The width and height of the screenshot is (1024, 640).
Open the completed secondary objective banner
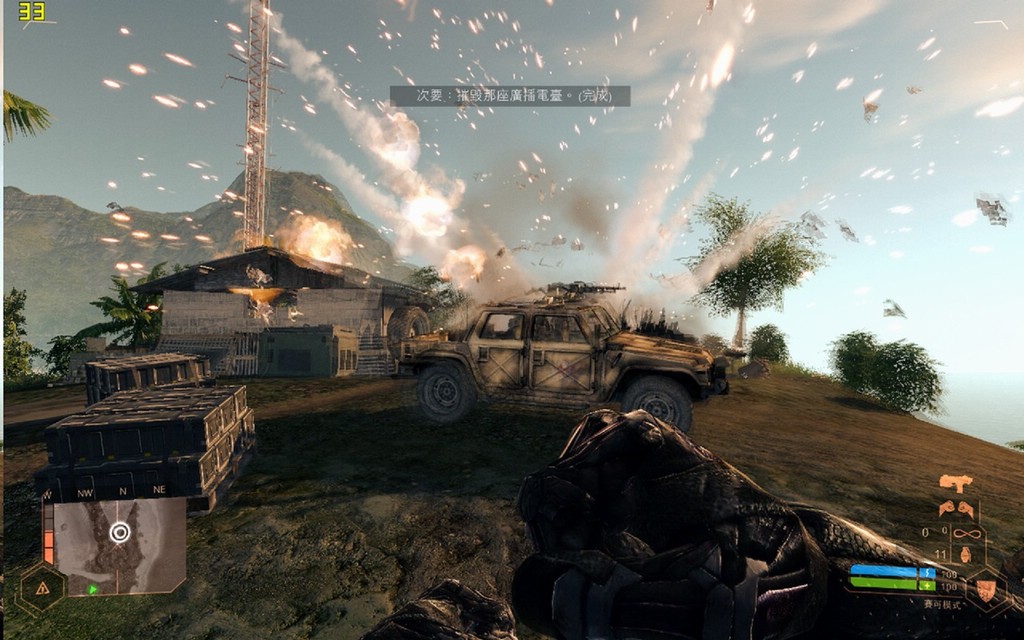point(510,96)
